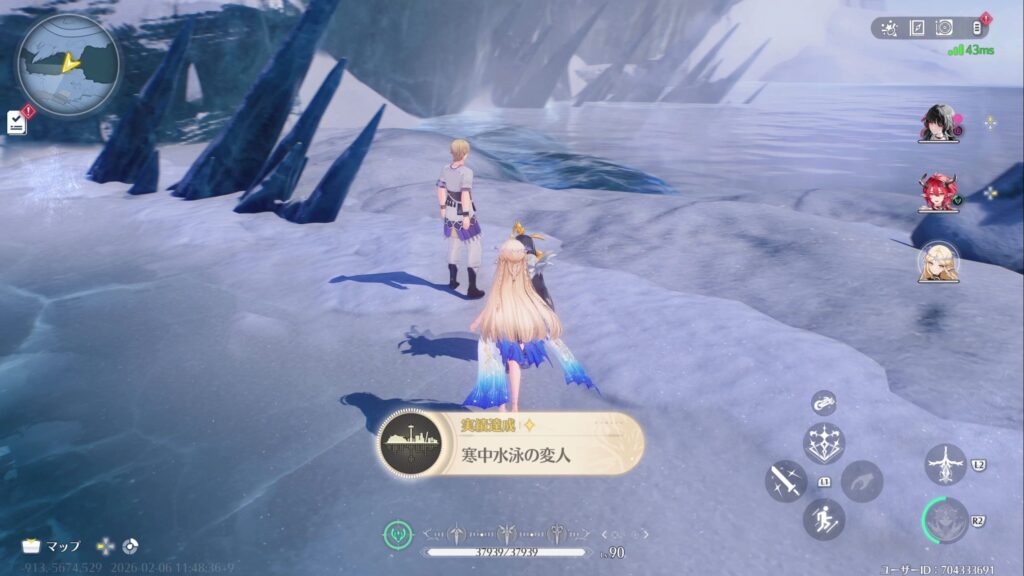Select the blonde party character portrait
The width and height of the screenshot is (1024, 576).
coord(938,262)
